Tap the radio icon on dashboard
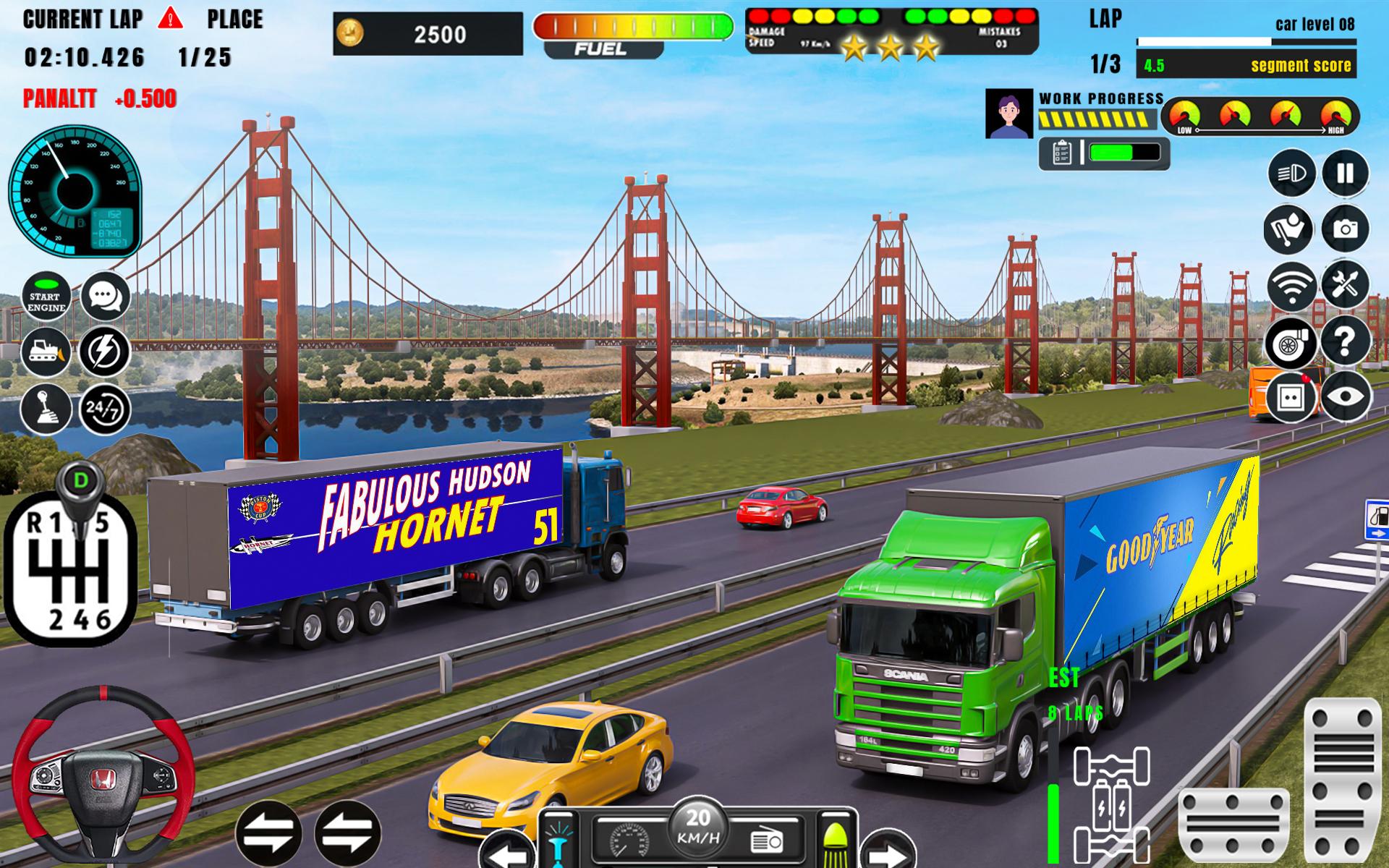Viewport: 1389px width, 868px height. (x=767, y=841)
